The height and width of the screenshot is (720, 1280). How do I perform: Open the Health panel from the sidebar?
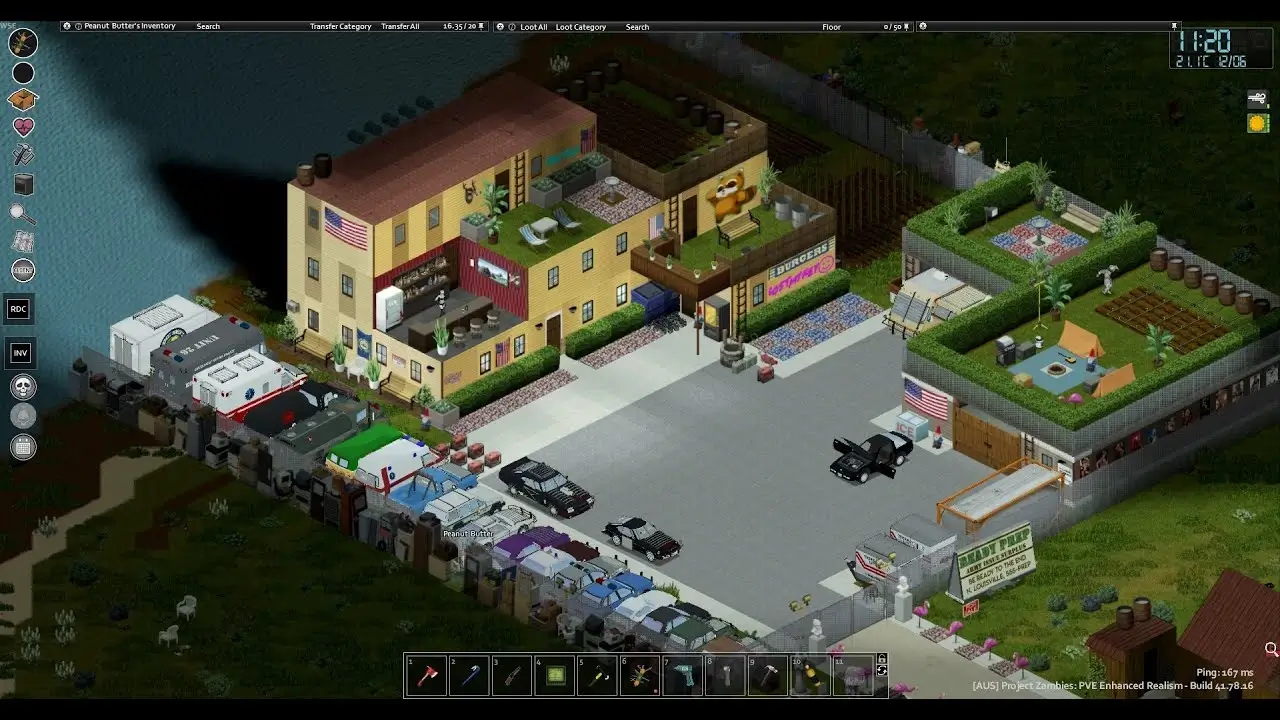(22, 127)
